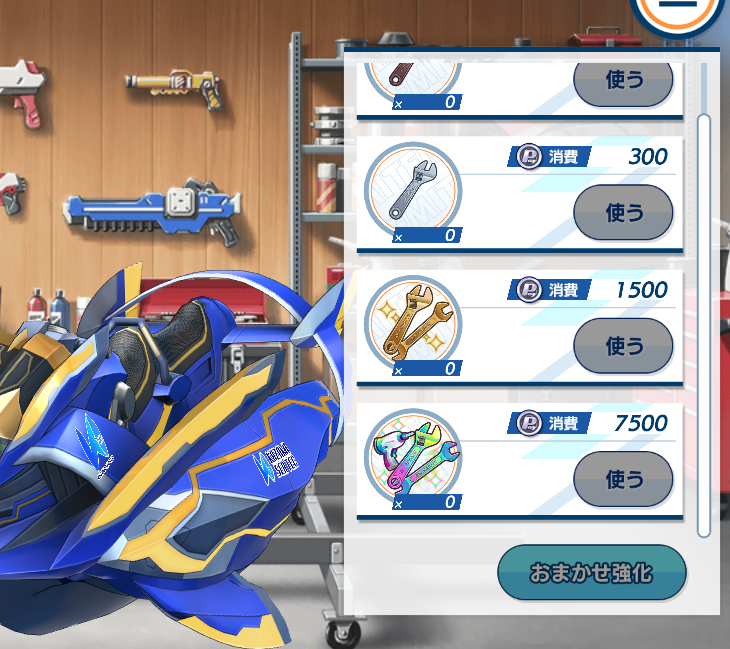Viewport: 730px width, 649px height.
Task: Use the 7500-cost rainbow wrenches
Action: 623,479
